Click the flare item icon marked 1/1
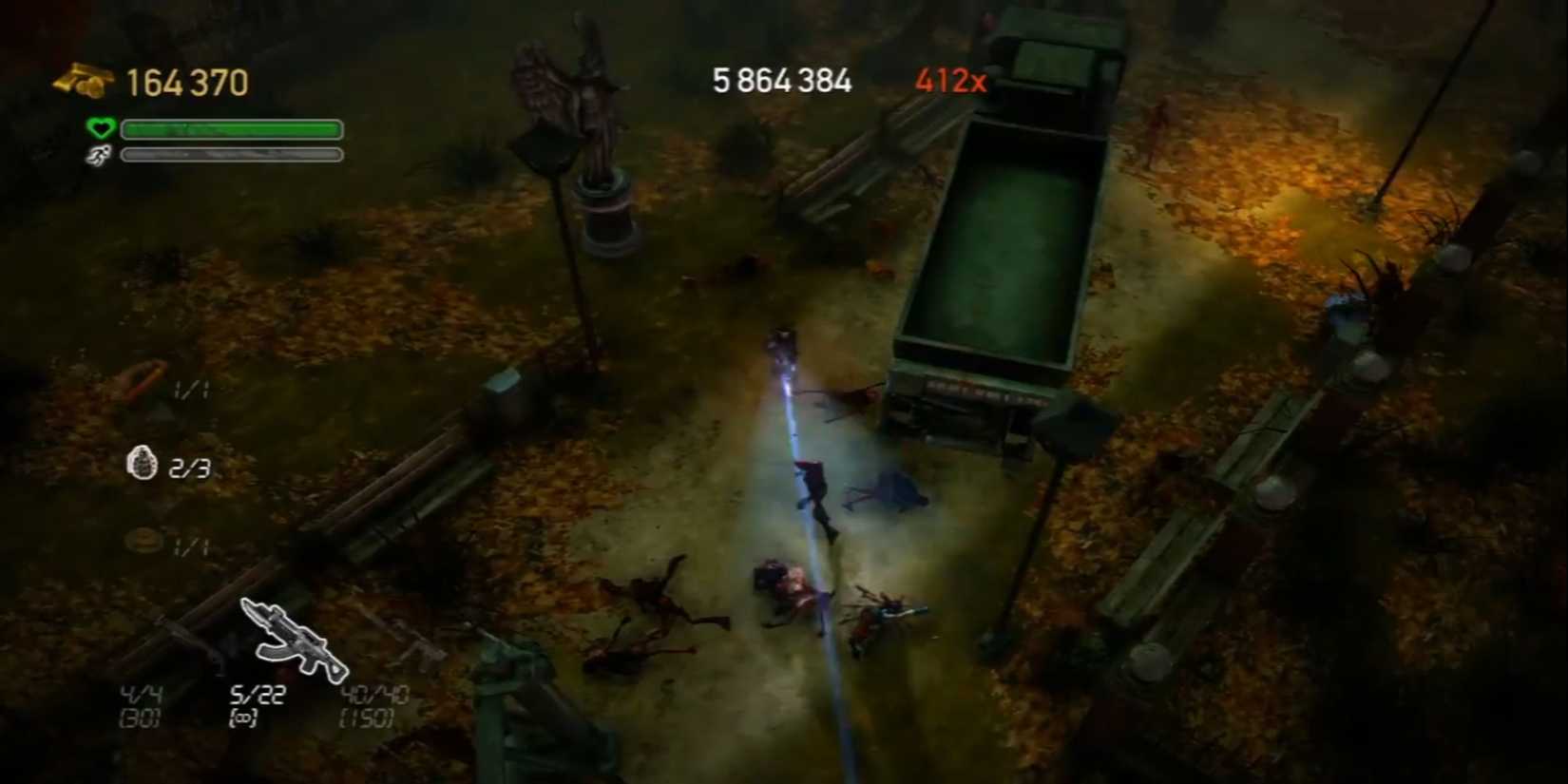 141,388
